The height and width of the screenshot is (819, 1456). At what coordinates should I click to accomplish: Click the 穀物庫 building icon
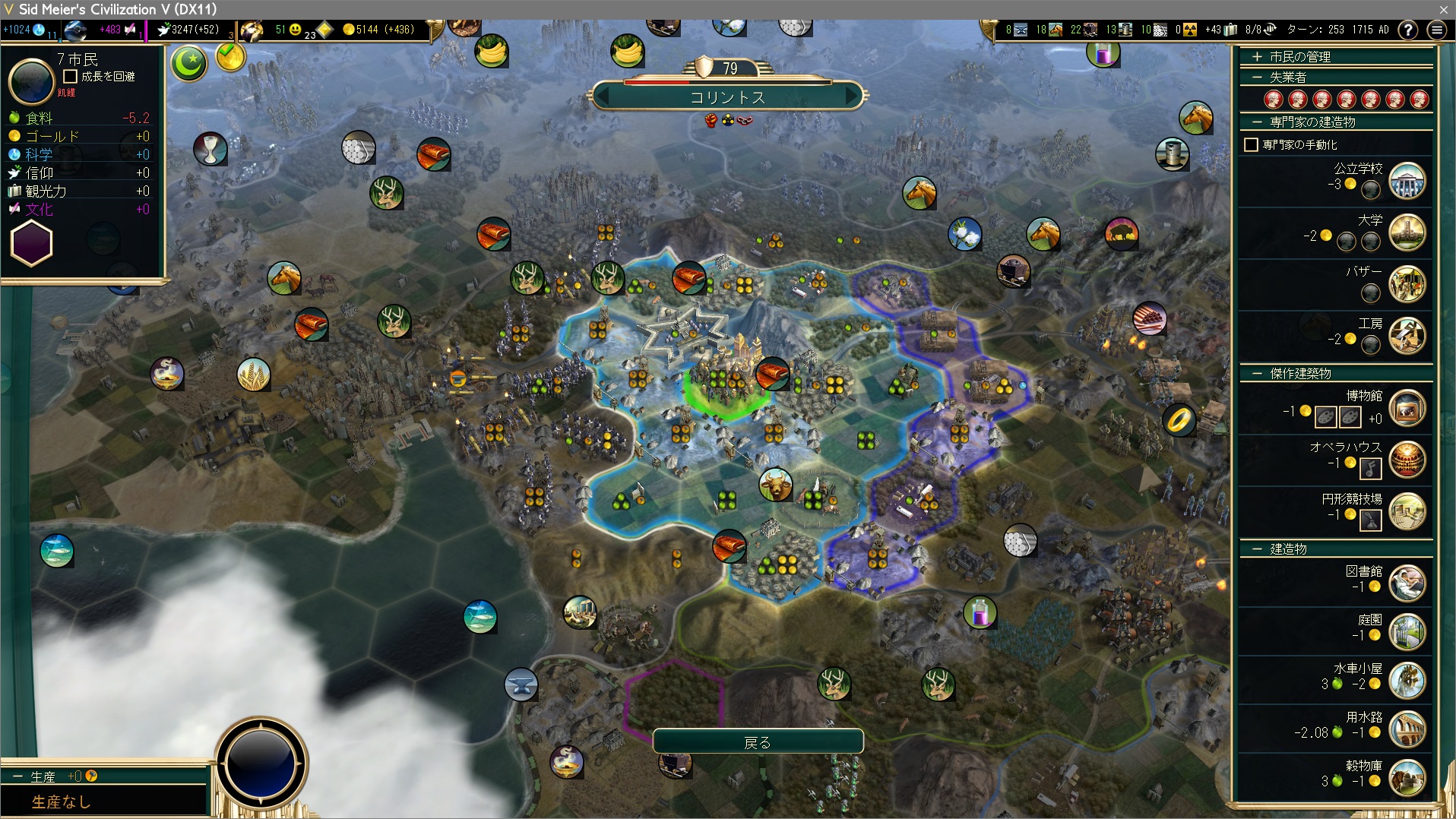click(1407, 778)
